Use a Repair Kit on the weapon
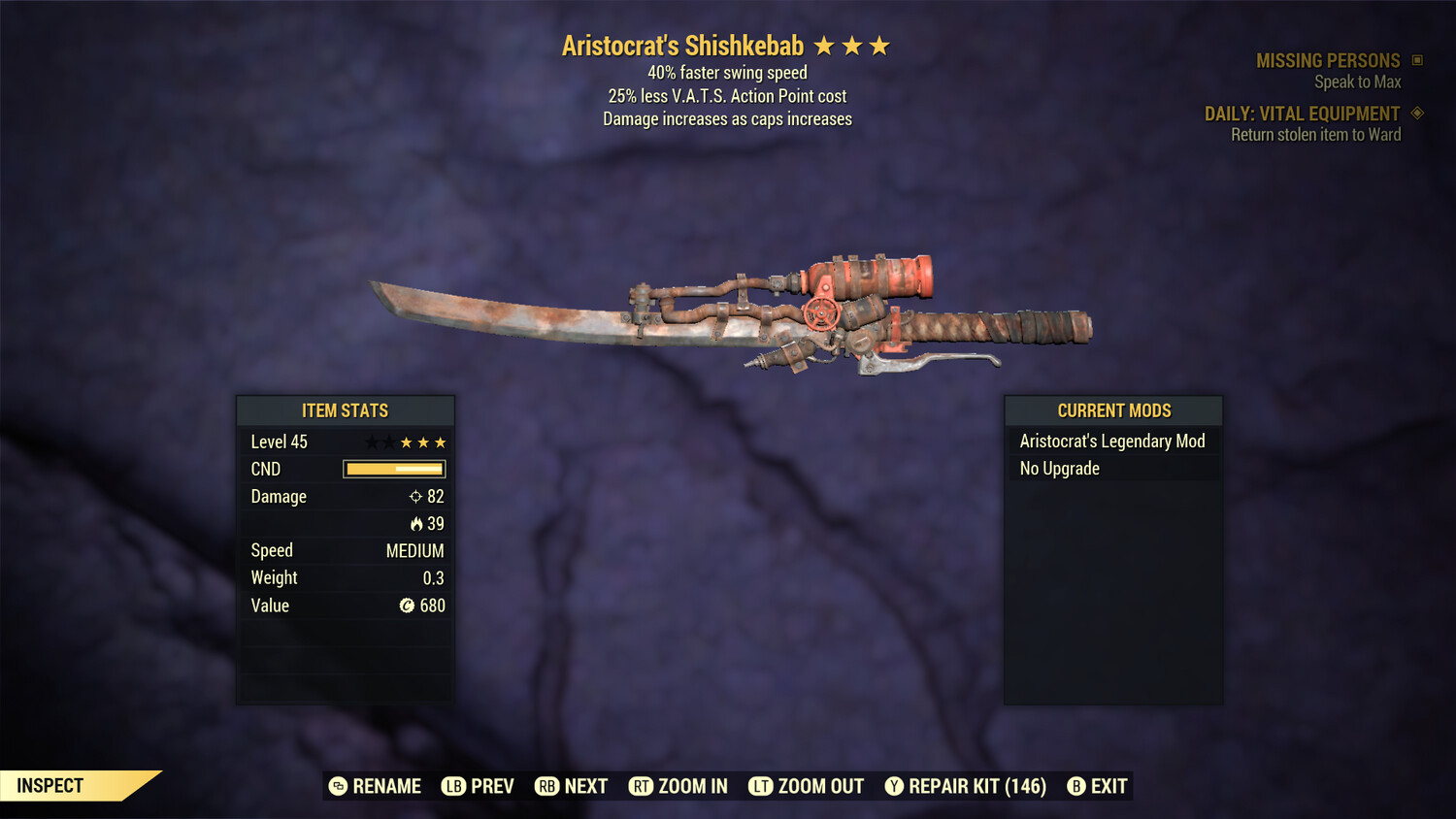 (966, 786)
